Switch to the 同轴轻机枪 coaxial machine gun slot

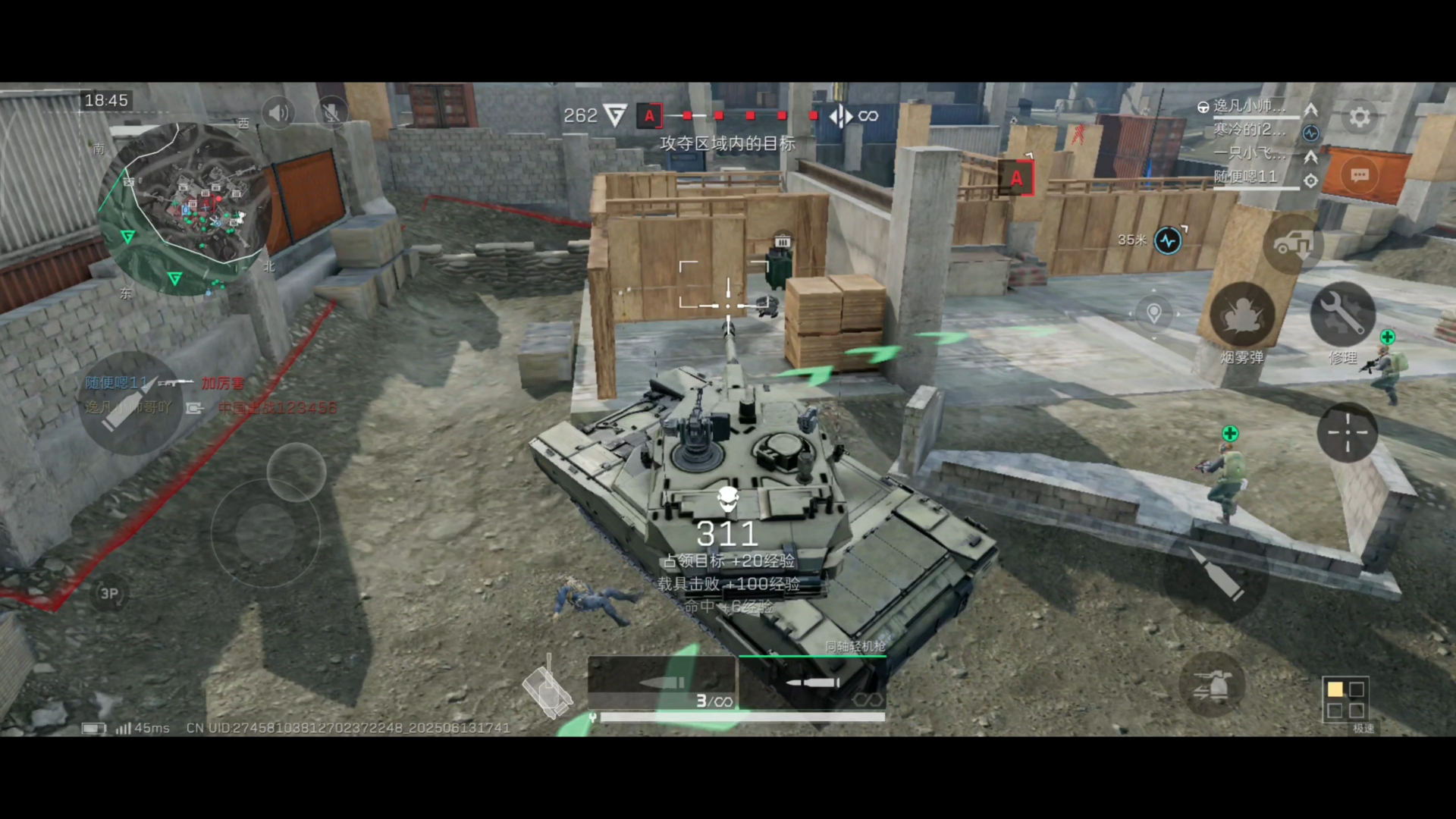point(812,684)
